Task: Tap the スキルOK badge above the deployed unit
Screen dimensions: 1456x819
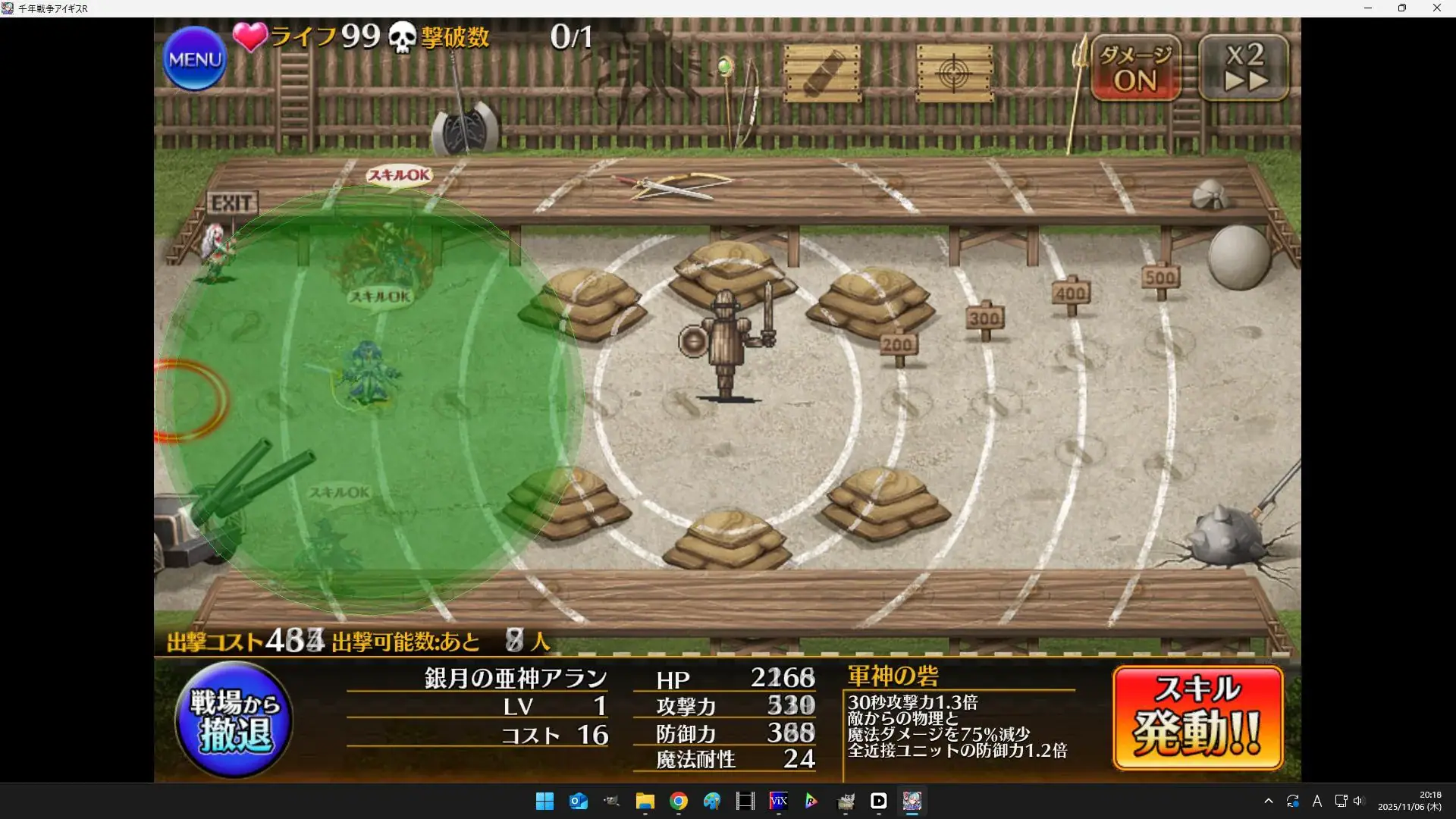Action: click(379, 297)
